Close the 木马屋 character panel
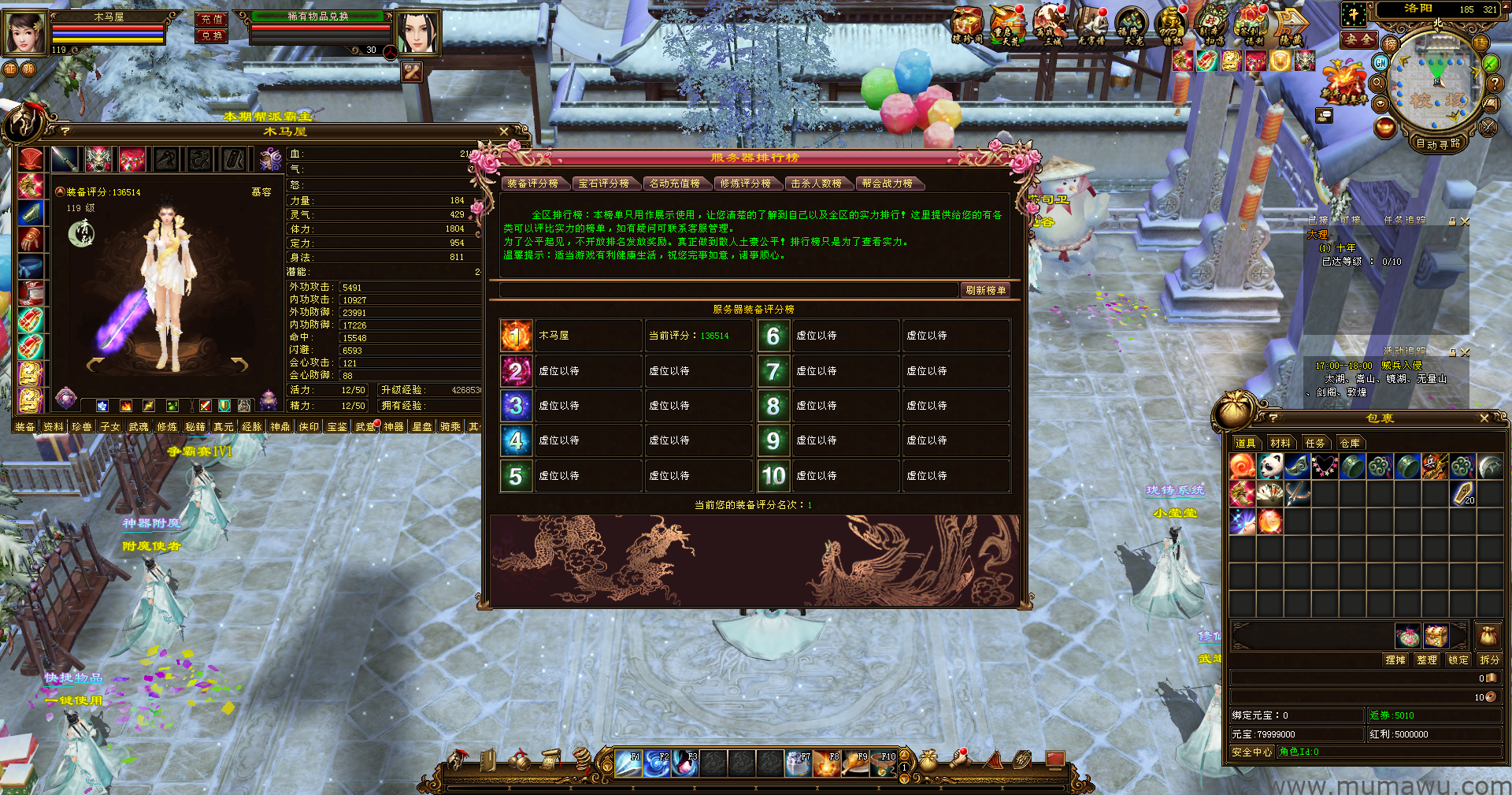 coord(504,132)
